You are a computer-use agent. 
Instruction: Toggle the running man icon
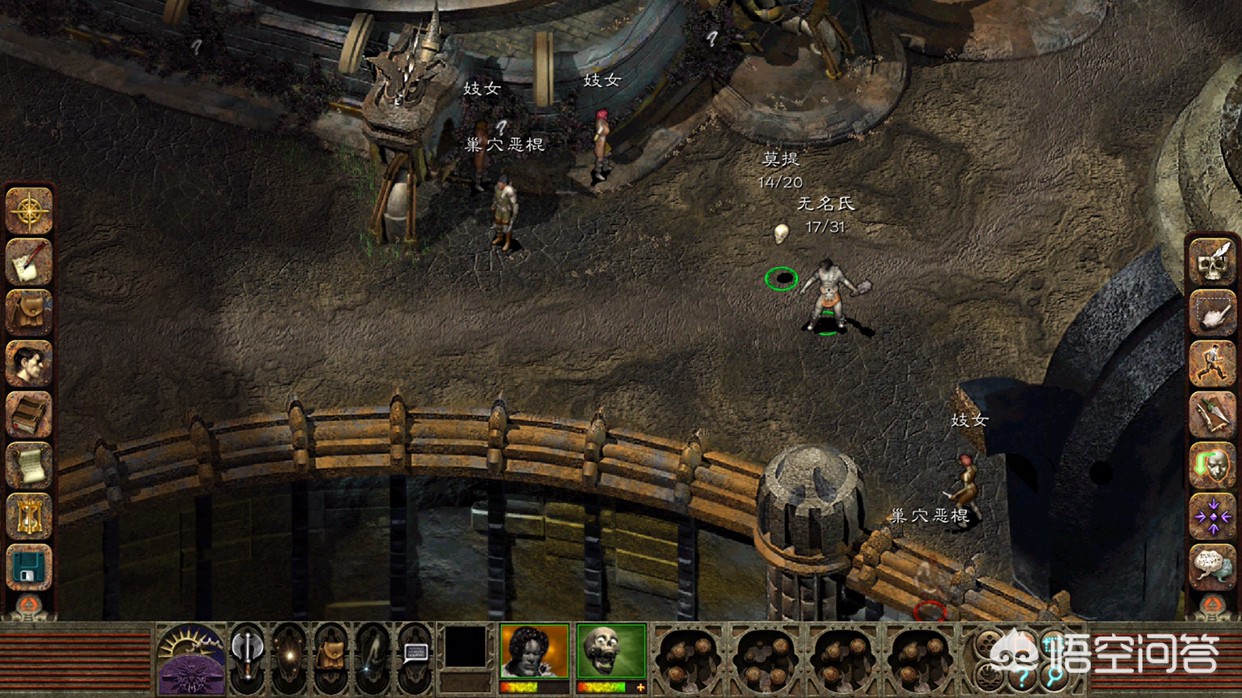(1212, 364)
